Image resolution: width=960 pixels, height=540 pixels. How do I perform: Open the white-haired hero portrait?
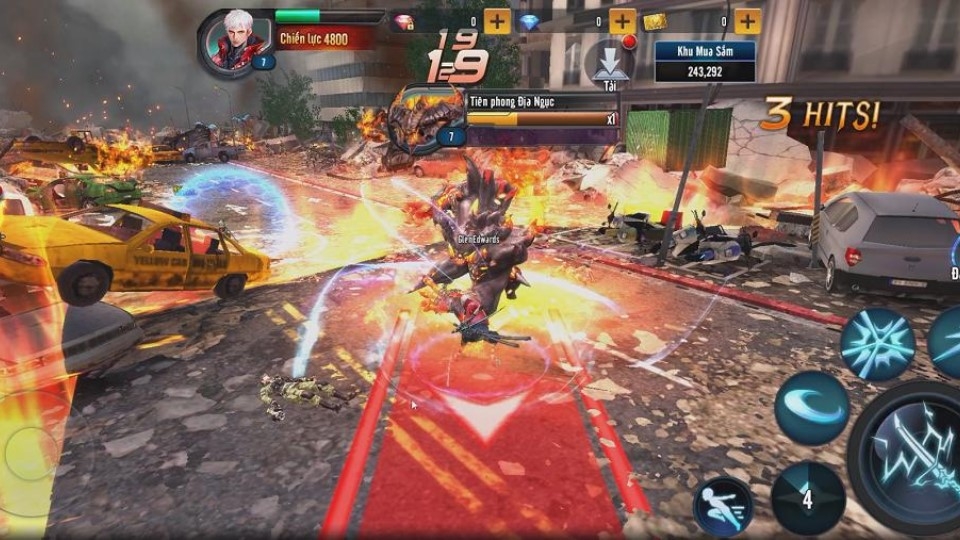[236, 42]
